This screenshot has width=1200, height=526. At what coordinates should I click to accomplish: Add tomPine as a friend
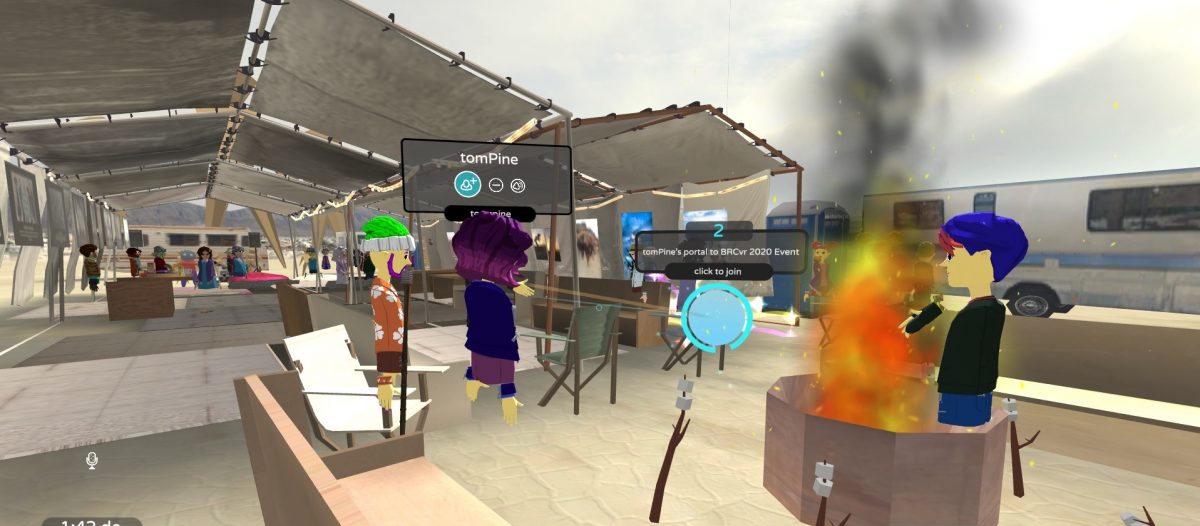[x=467, y=184]
